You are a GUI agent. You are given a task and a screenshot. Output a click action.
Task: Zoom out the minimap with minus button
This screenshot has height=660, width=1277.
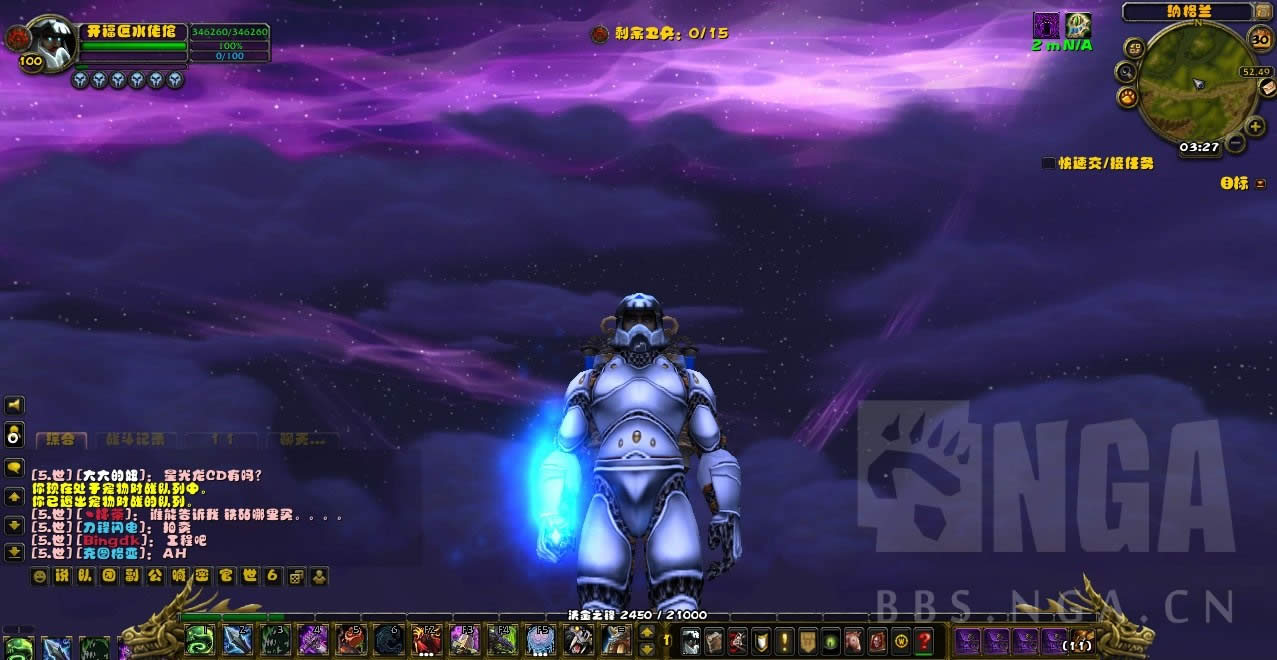pos(1236,143)
